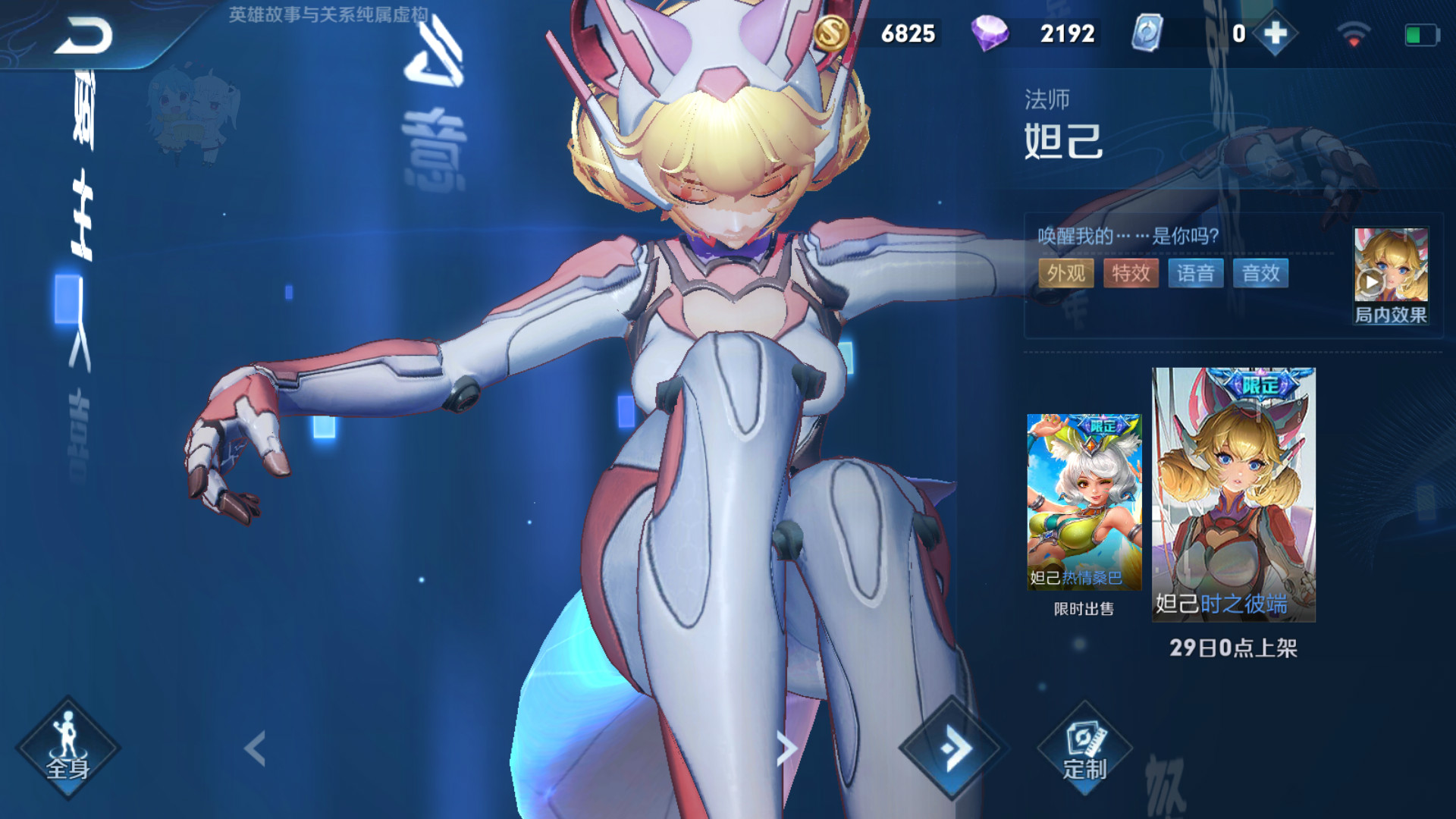Screen dimensions: 1456x819
Task: Select the 妲己时之彼端 skin card
Action: [1233, 494]
